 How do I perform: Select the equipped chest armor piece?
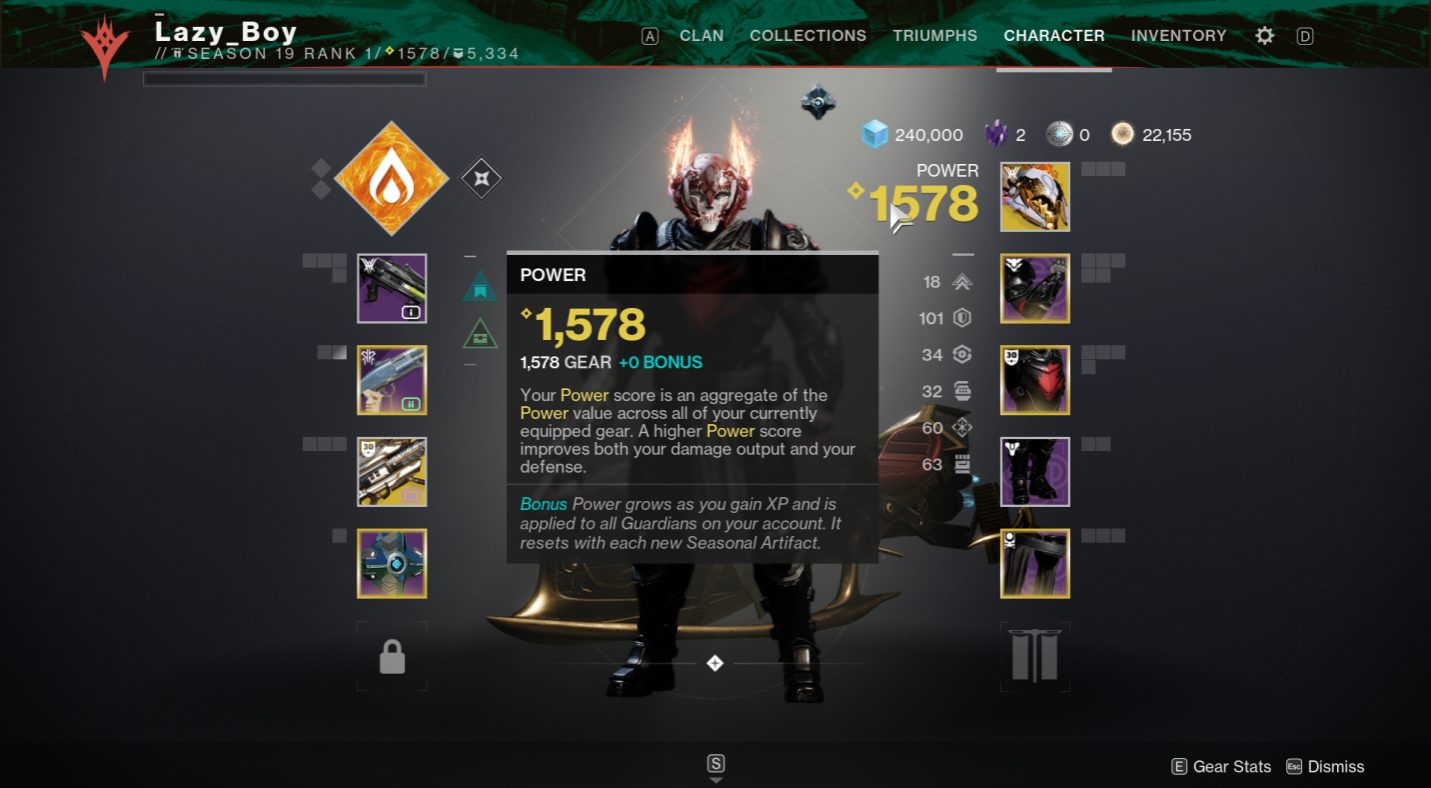click(1035, 380)
